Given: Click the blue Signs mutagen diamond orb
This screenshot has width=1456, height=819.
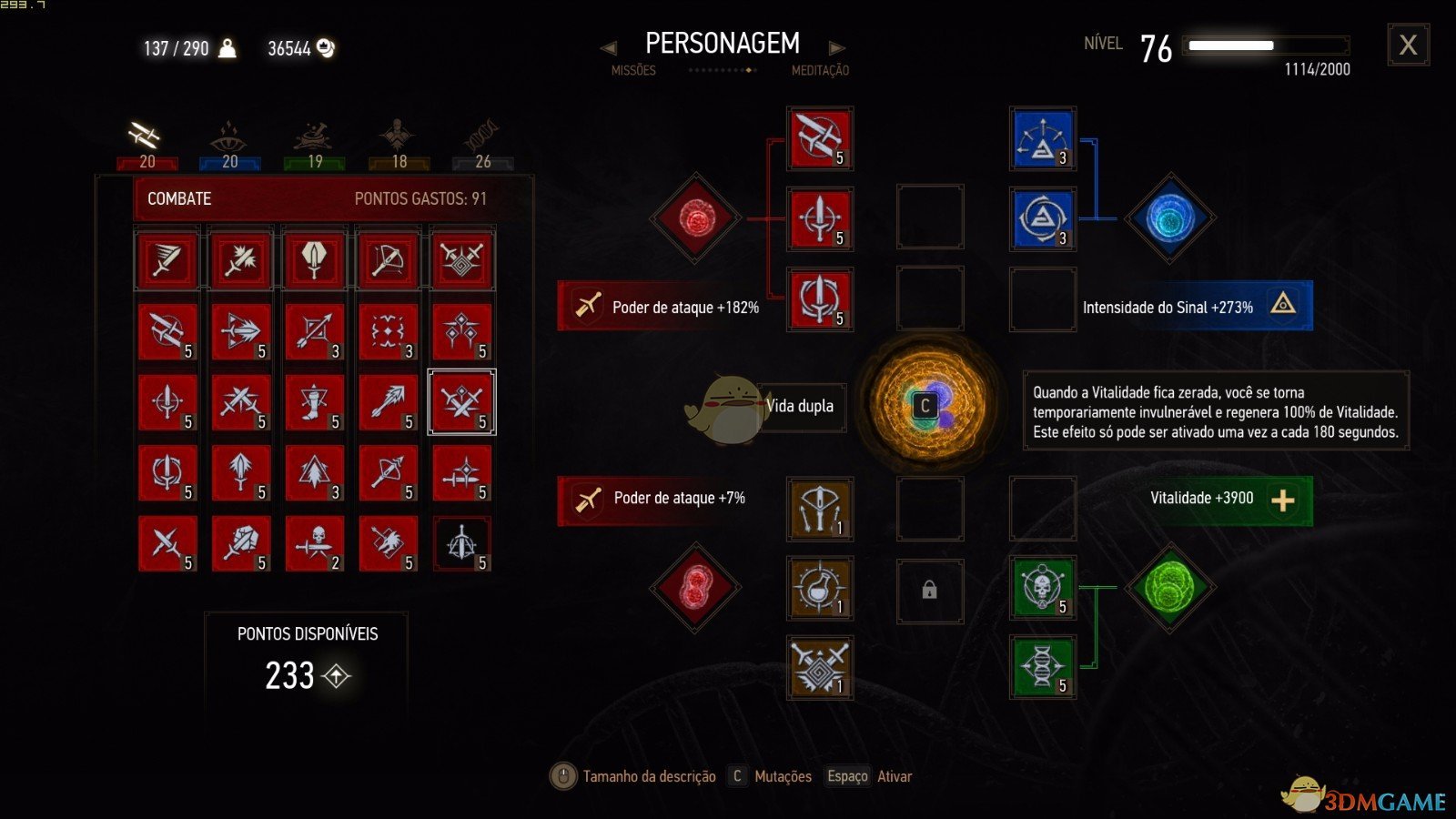Looking at the screenshot, I should tap(1169, 218).
